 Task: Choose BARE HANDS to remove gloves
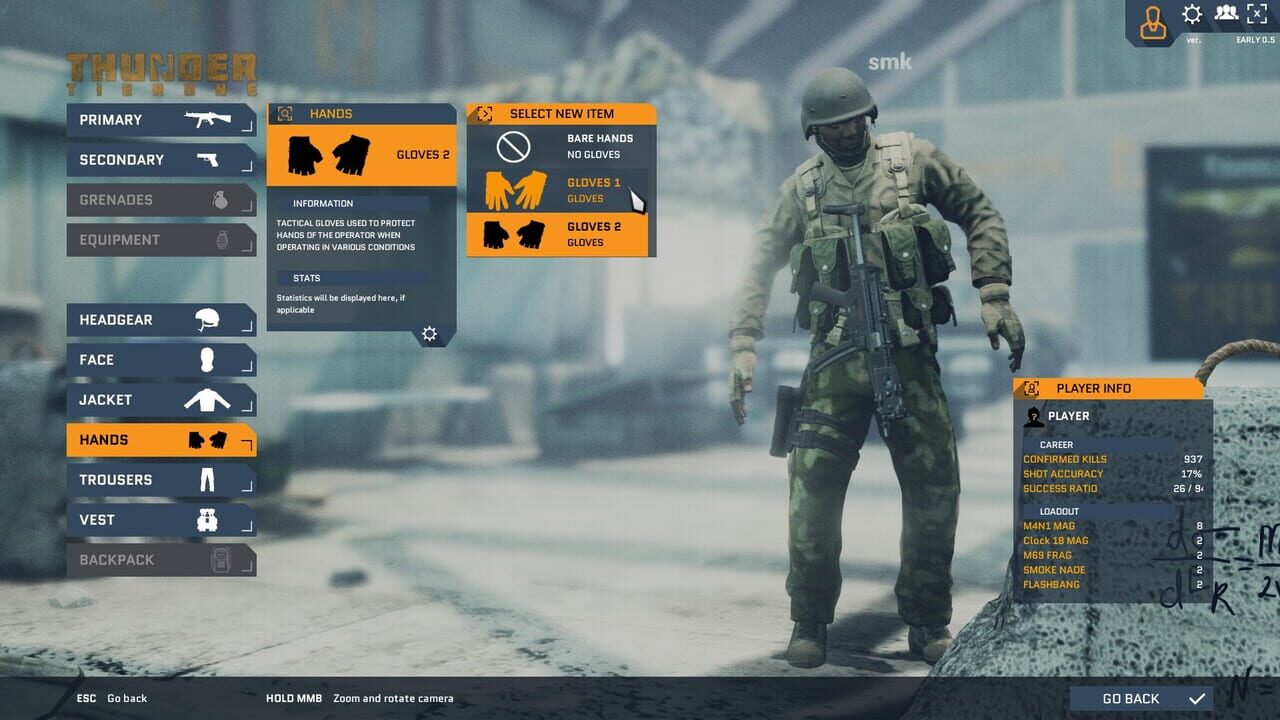coord(560,147)
